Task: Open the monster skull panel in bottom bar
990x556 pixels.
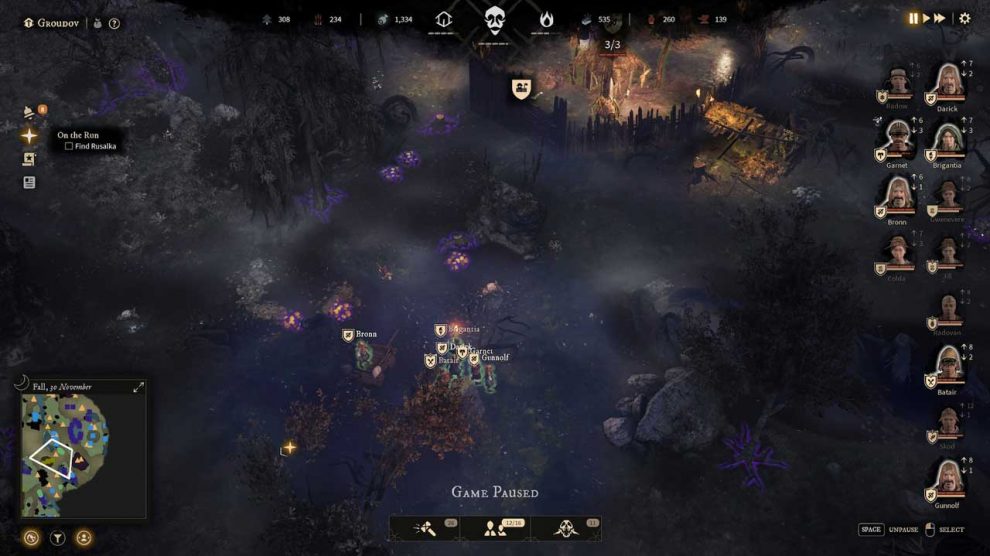Action: (566, 527)
